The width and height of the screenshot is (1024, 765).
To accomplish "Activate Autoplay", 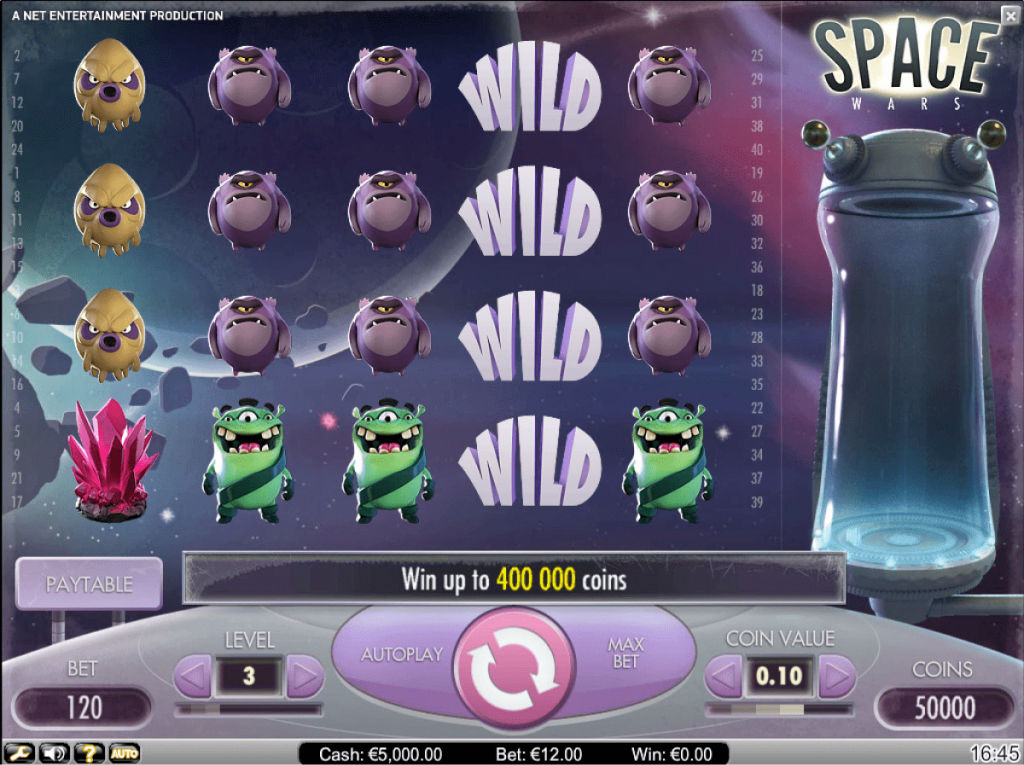I will (x=402, y=655).
